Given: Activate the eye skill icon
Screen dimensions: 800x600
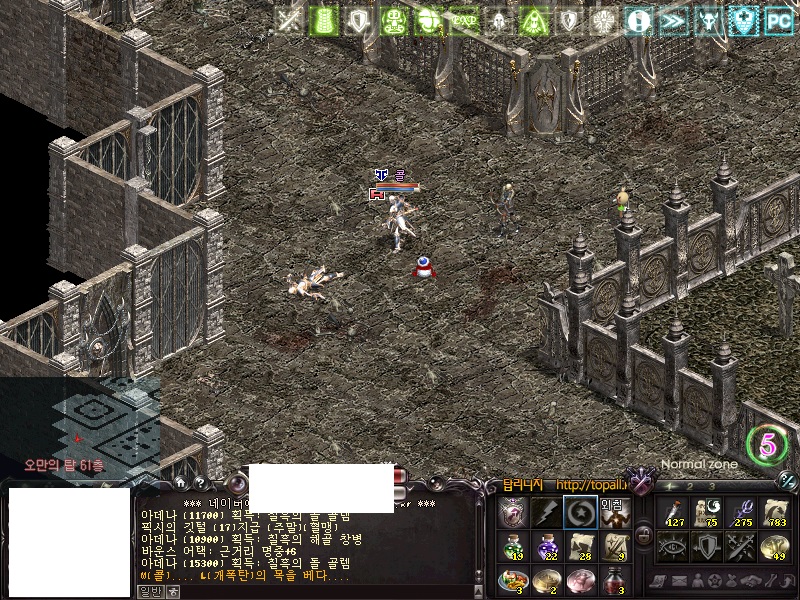Looking at the screenshot, I should [x=672, y=546].
